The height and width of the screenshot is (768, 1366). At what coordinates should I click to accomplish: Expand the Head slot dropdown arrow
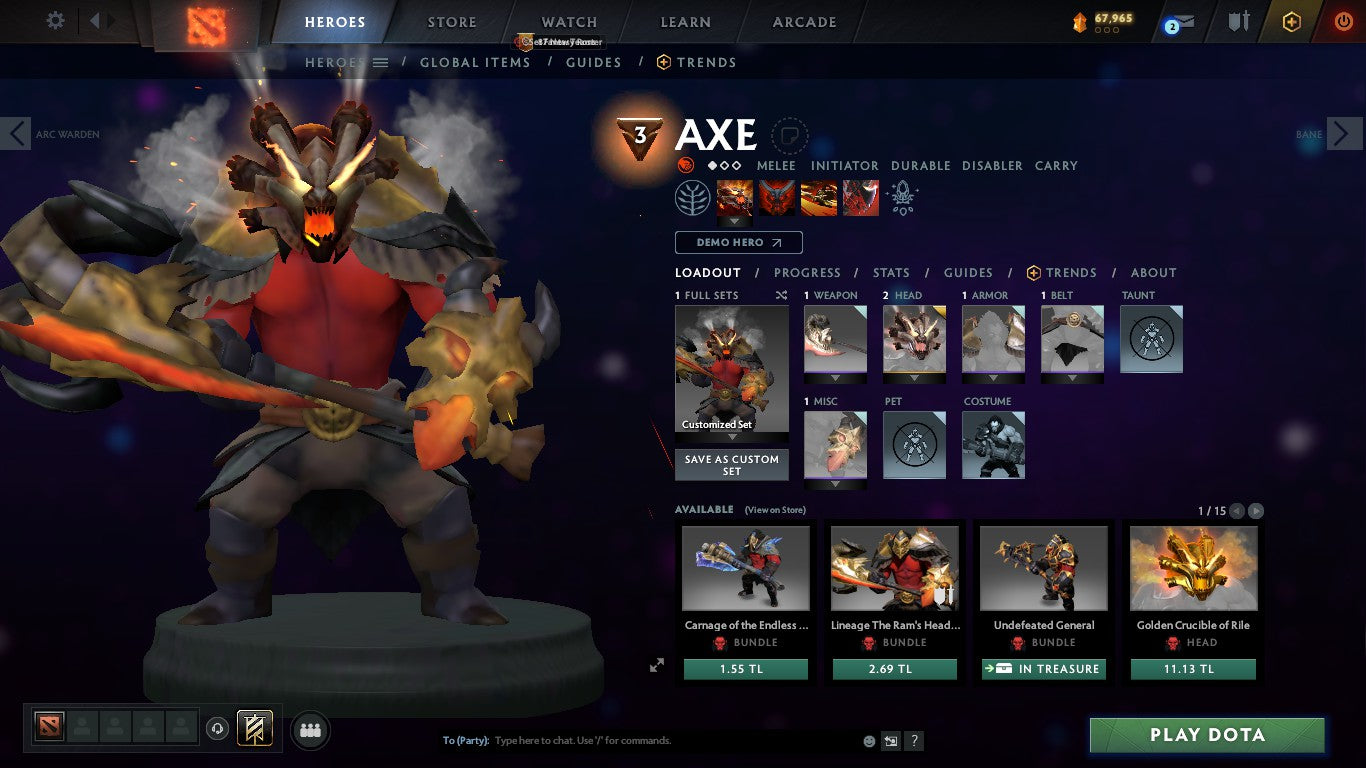[914, 378]
